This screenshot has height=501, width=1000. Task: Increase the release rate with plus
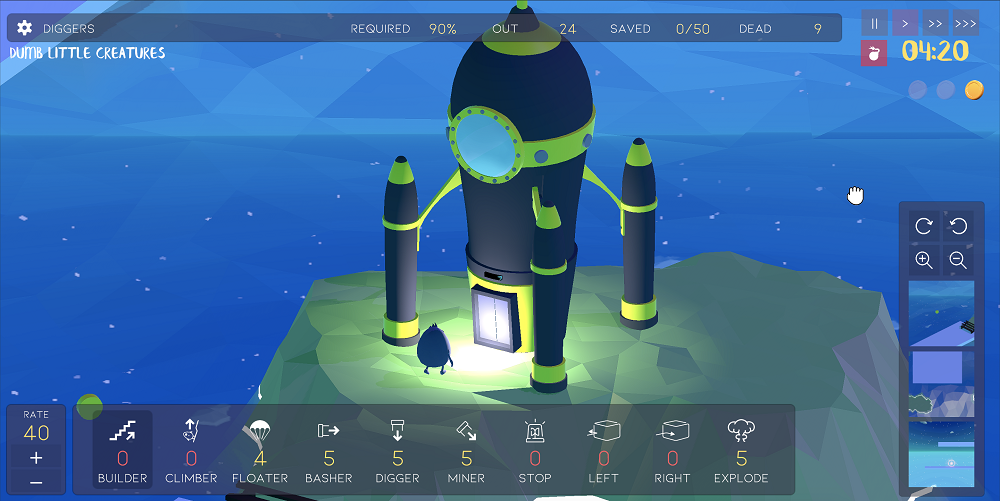(x=36, y=458)
